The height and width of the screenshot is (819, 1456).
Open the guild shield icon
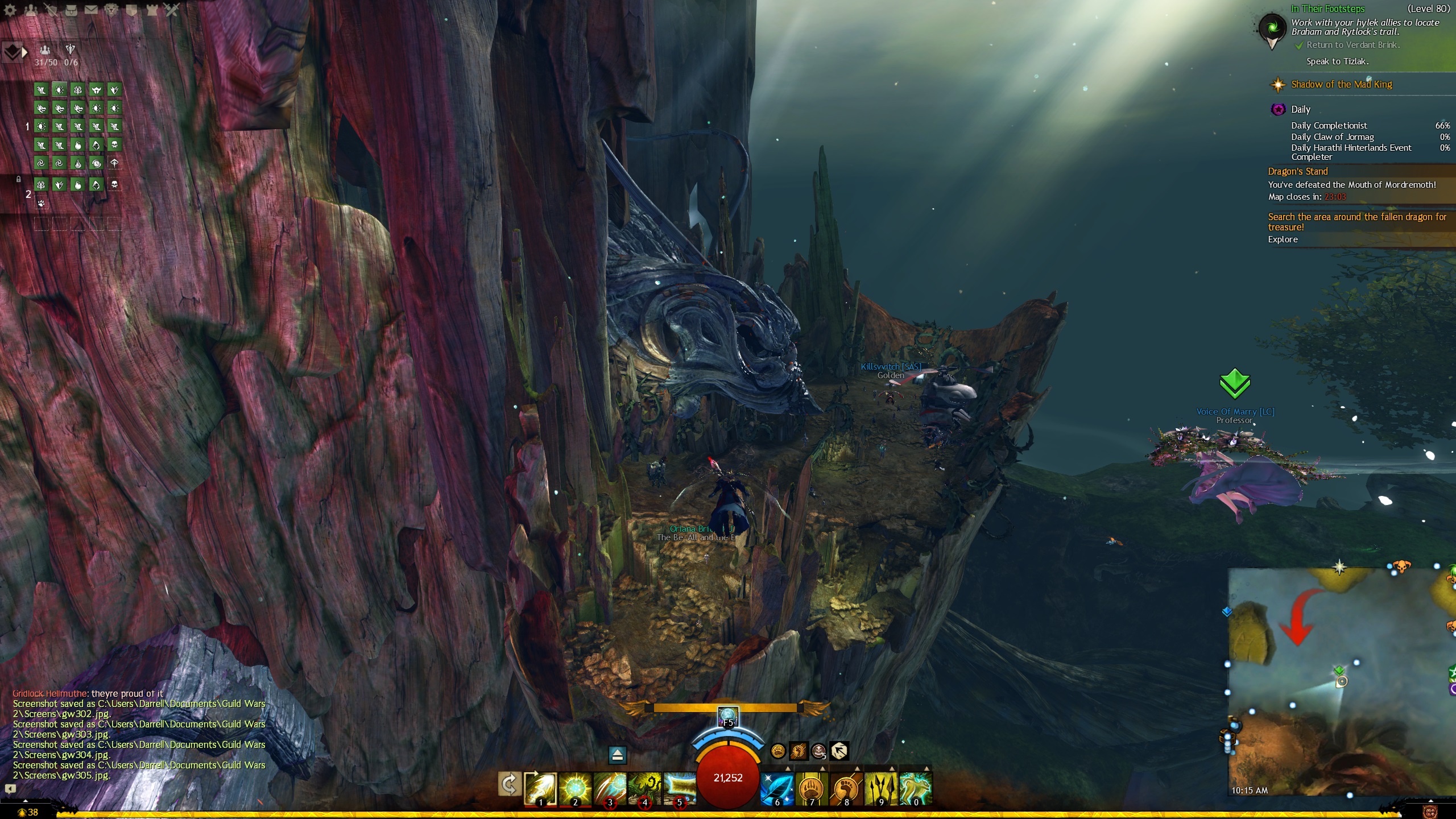(x=131, y=10)
